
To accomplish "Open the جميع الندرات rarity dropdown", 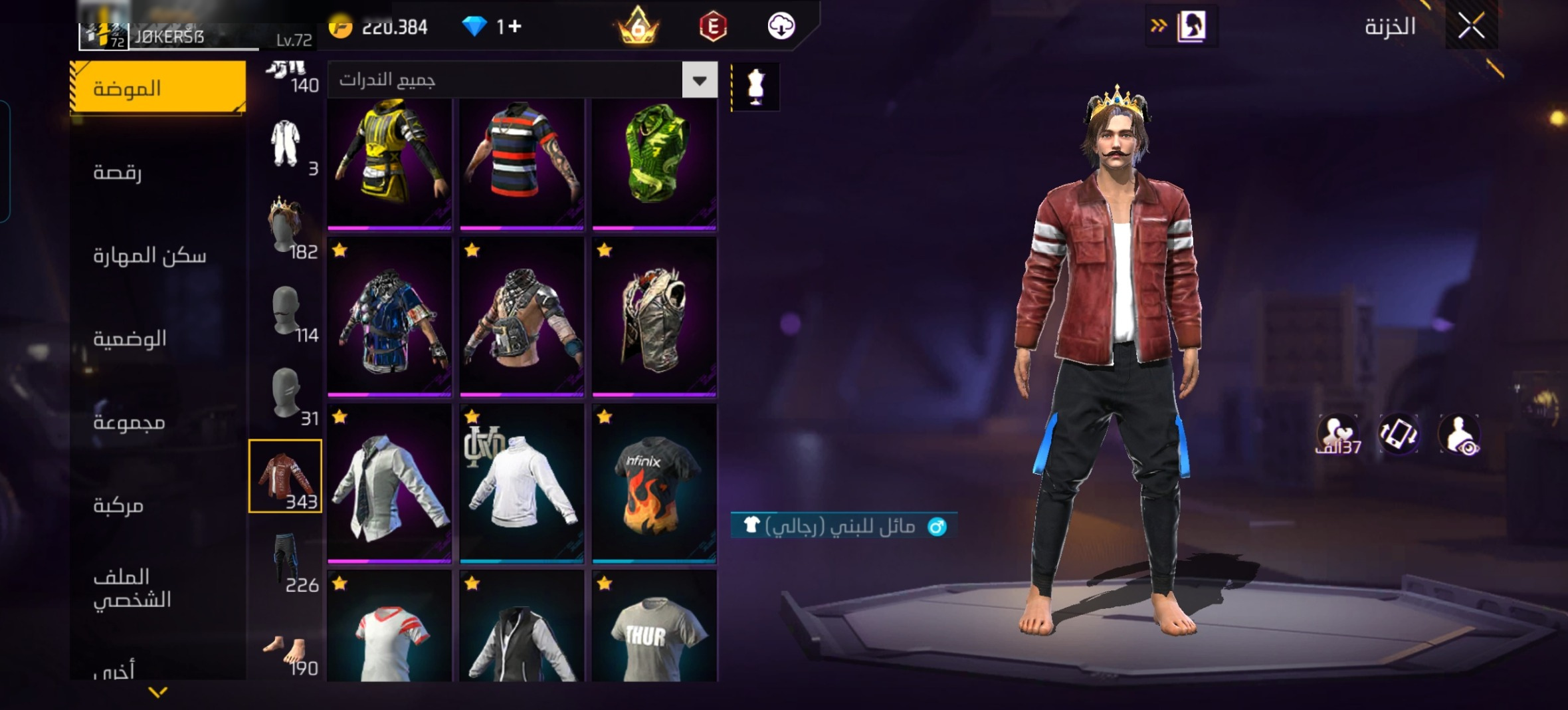I will tap(700, 80).
